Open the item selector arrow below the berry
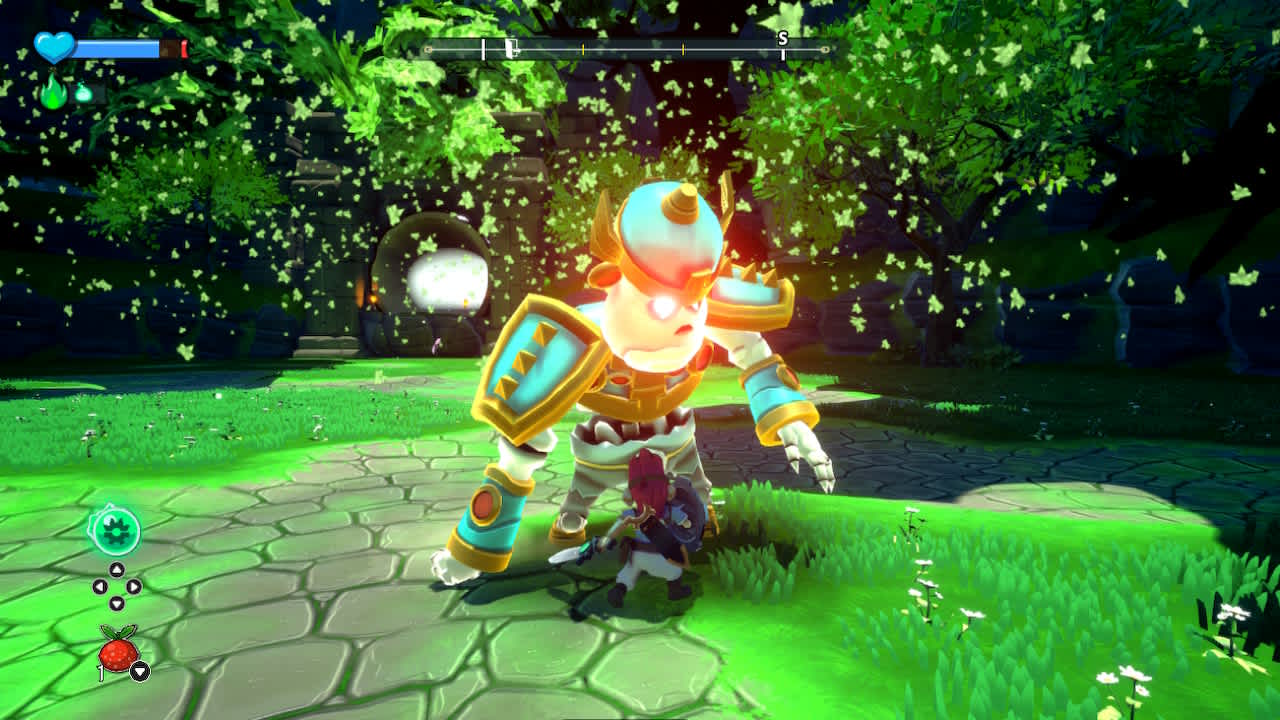 (x=140, y=669)
